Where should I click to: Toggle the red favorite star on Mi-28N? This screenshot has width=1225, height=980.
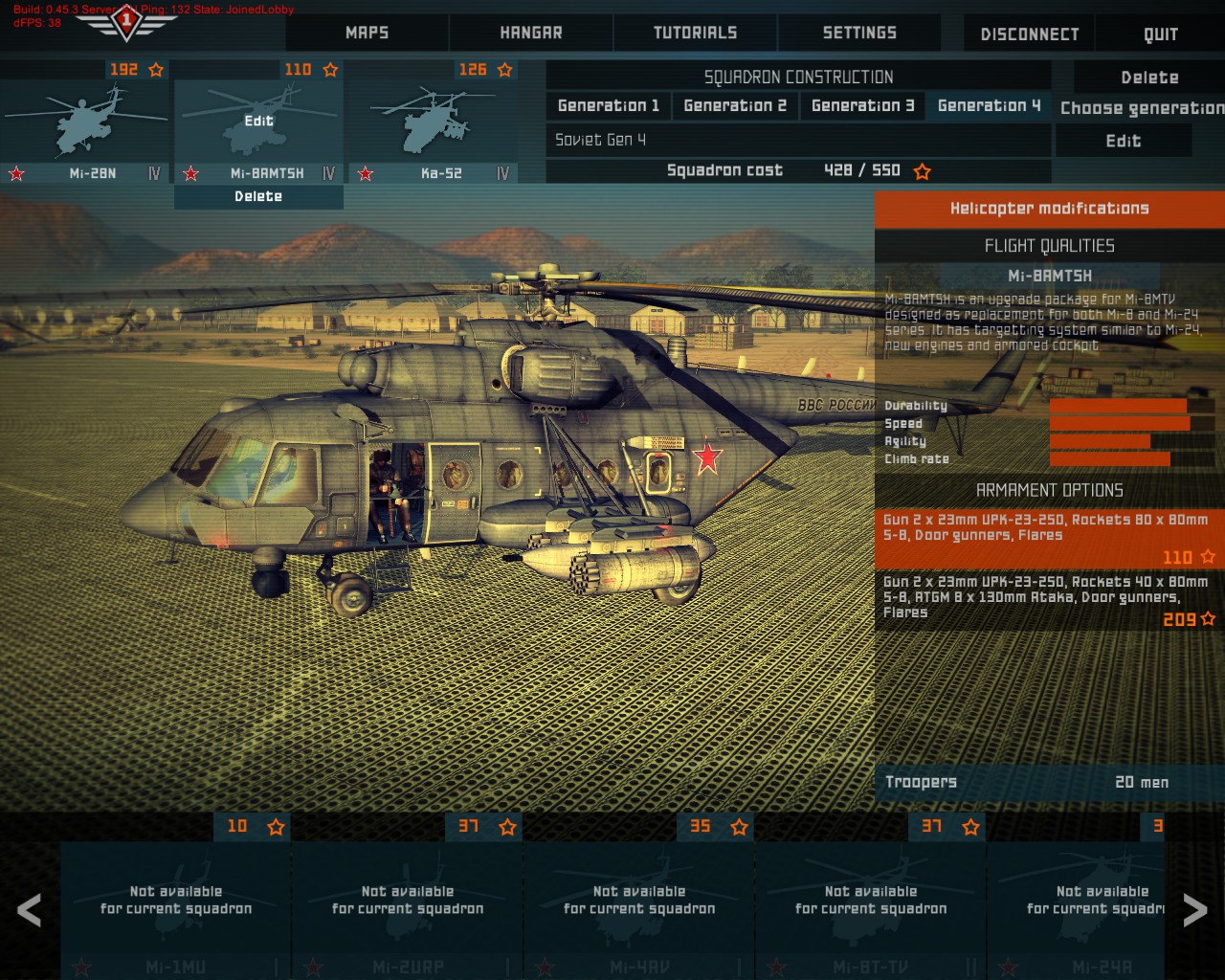point(16,174)
